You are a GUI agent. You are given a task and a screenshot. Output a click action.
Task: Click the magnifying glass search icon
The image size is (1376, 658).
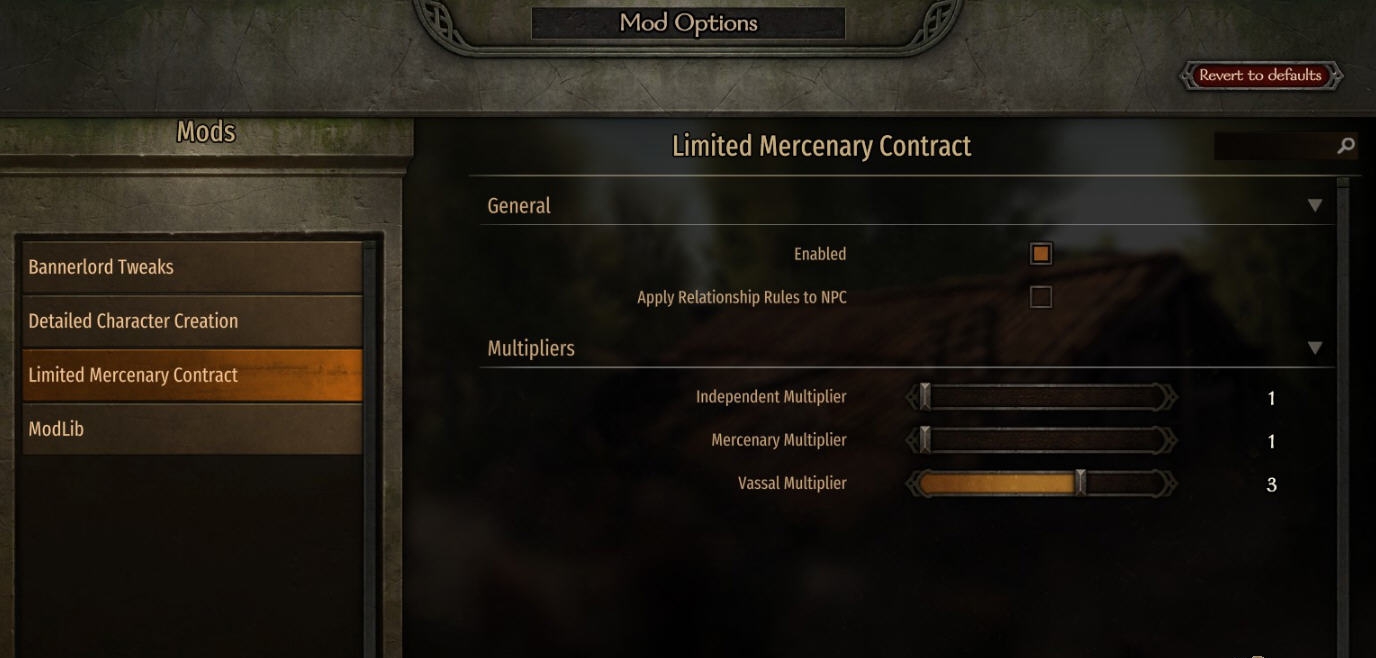pos(1346,147)
